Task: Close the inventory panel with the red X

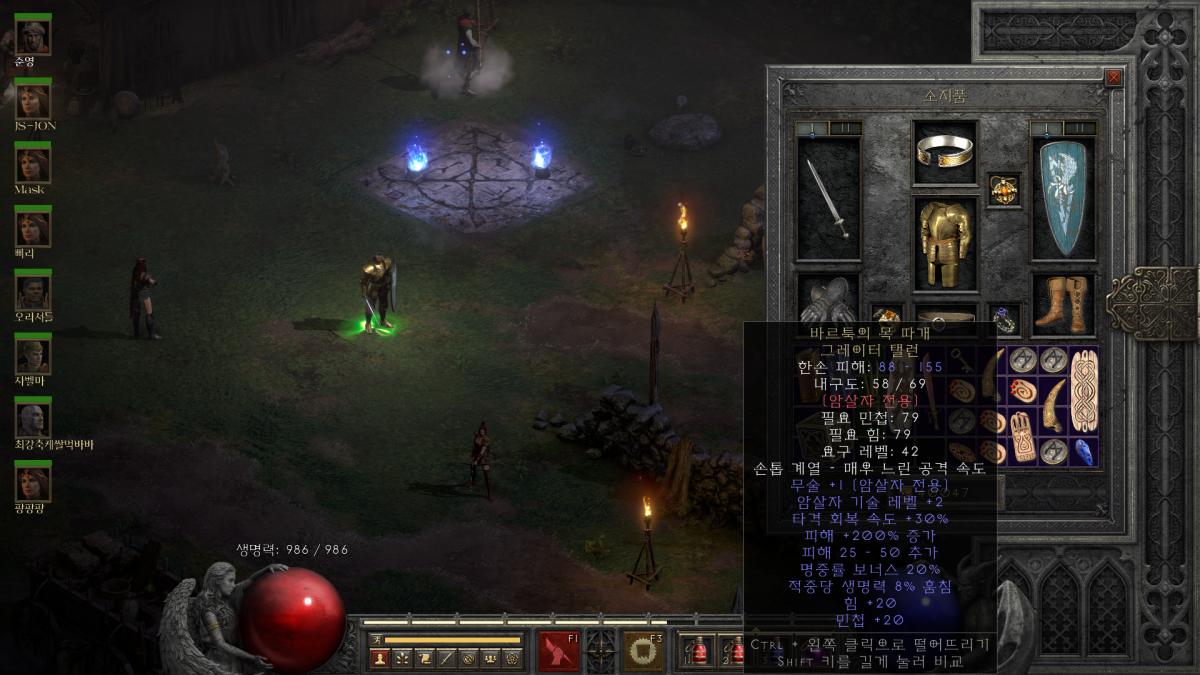Action: pos(1113,78)
